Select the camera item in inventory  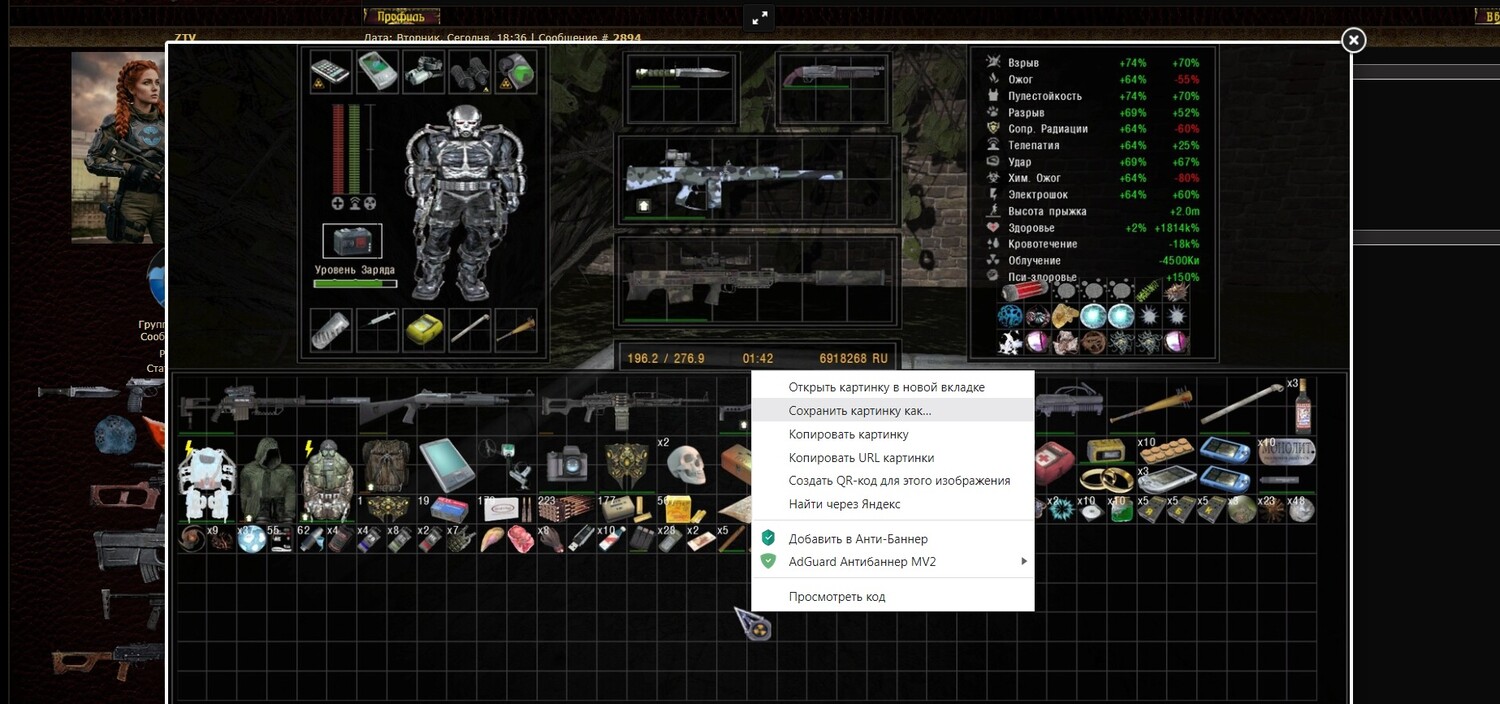[x=565, y=465]
